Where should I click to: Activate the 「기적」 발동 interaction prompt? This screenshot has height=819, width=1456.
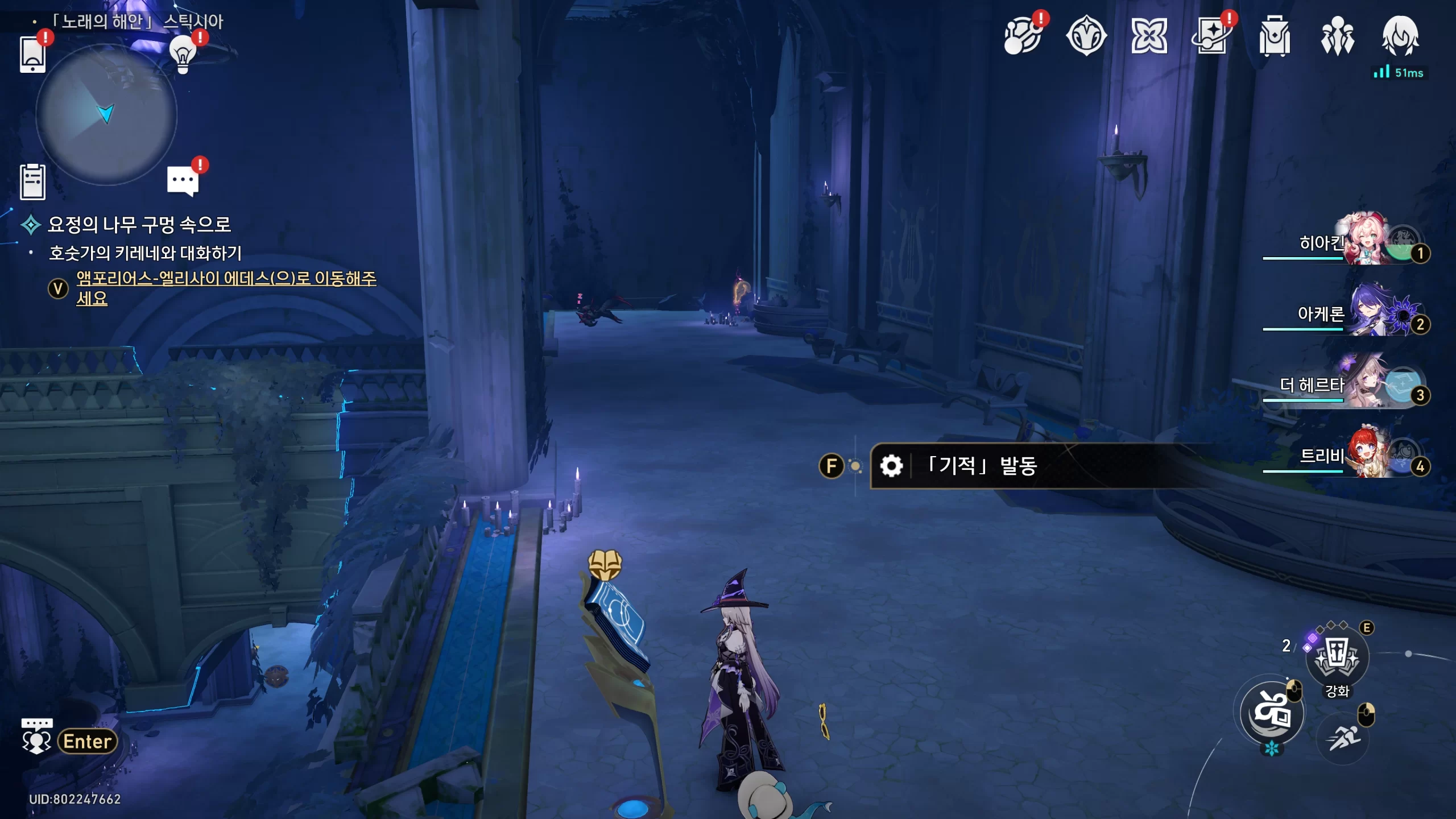[x=981, y=466]
